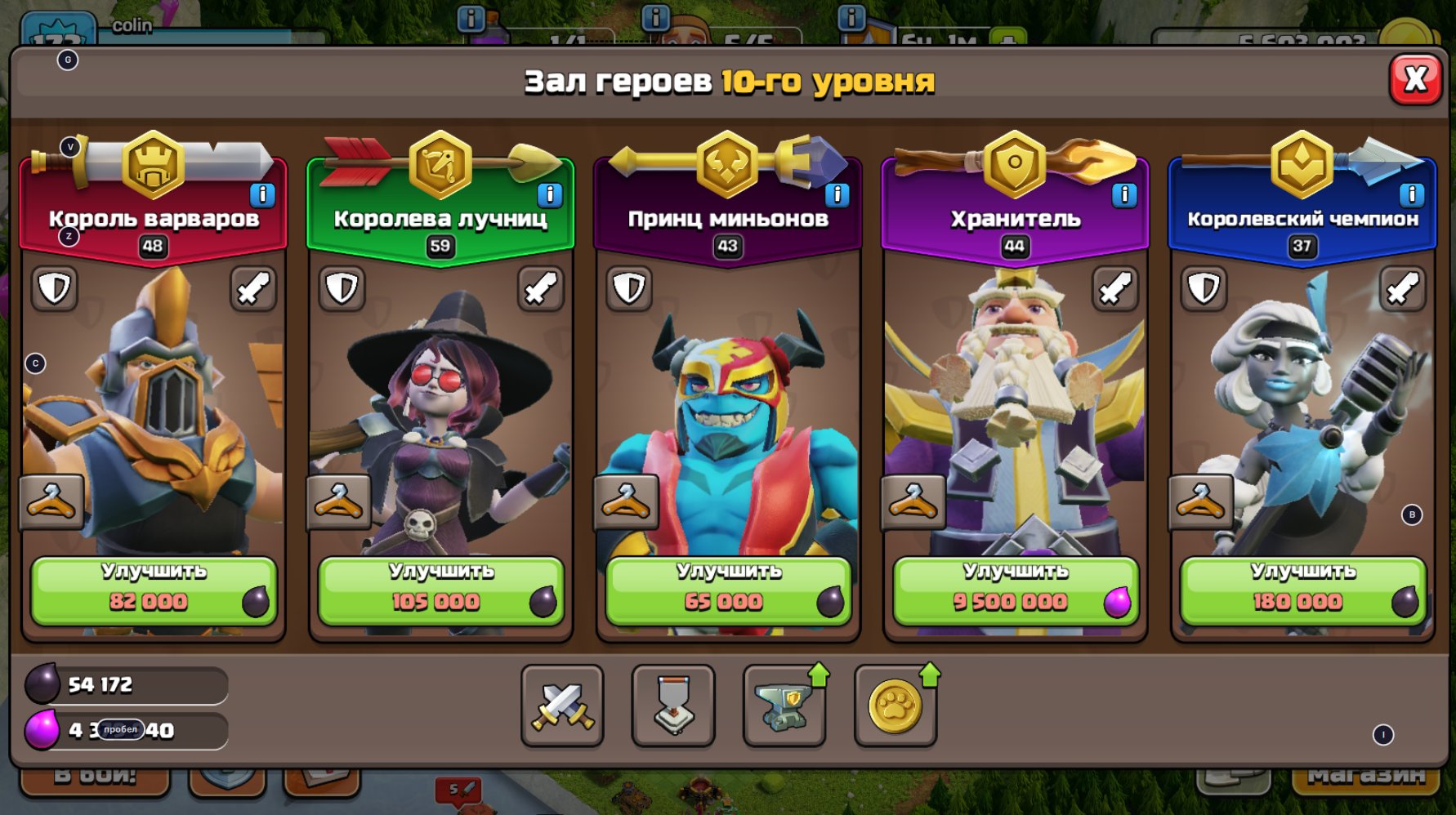Open the Barbarian King skin selector
This screenshot has height=815, width=1456.
click(x=51, y=501)
